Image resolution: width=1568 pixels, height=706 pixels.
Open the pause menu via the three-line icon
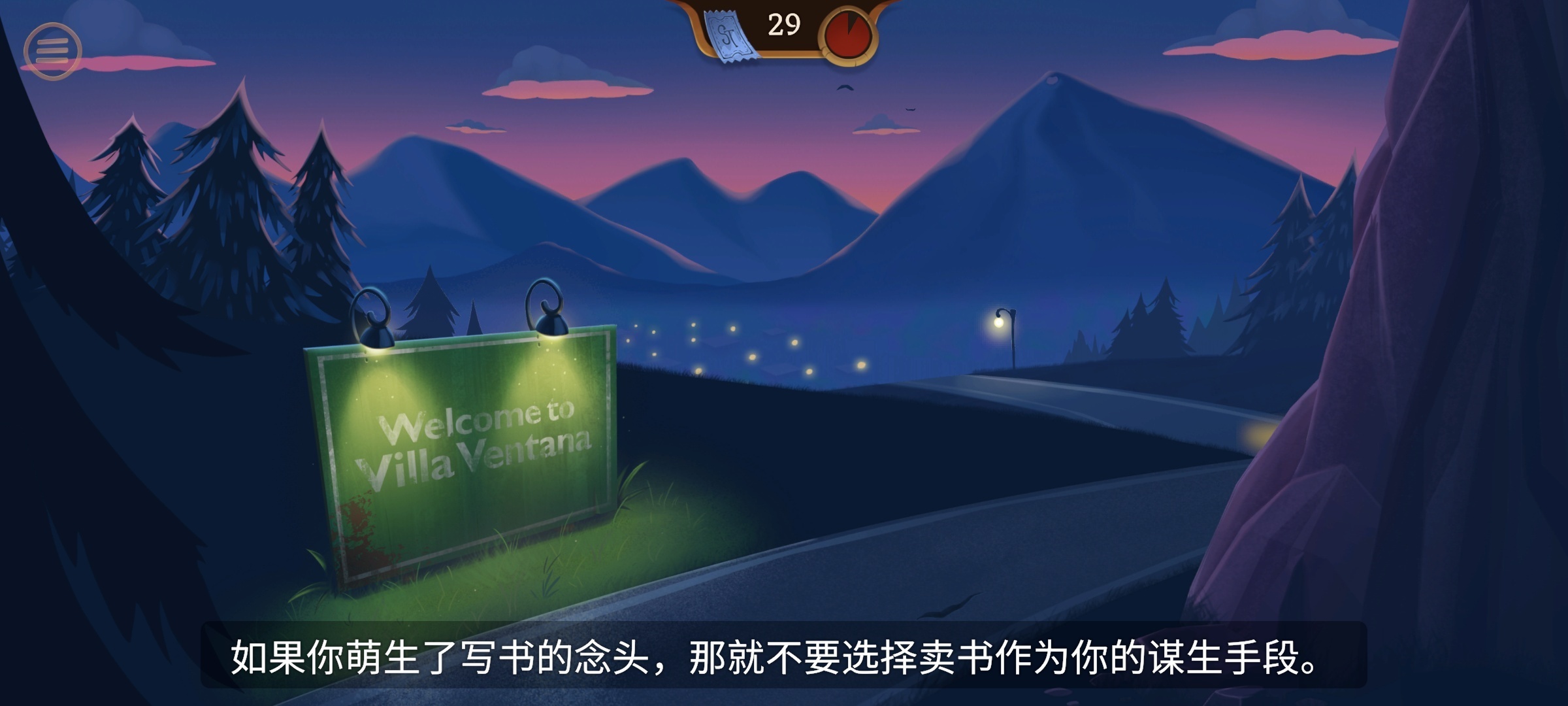[x=55, y=49]
